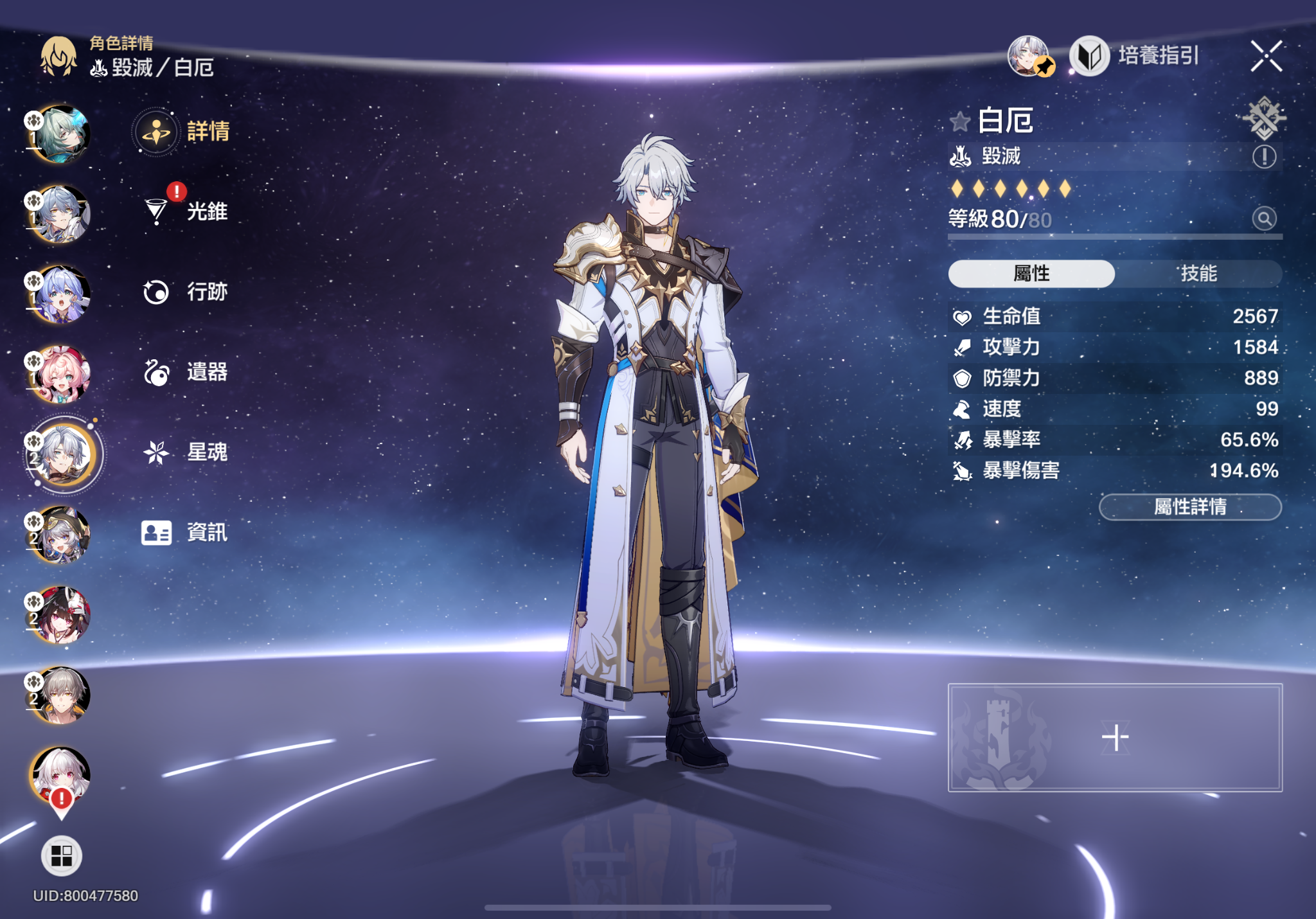
Task: Select the 屬性 attributes tab
Action: (1031, 274)
